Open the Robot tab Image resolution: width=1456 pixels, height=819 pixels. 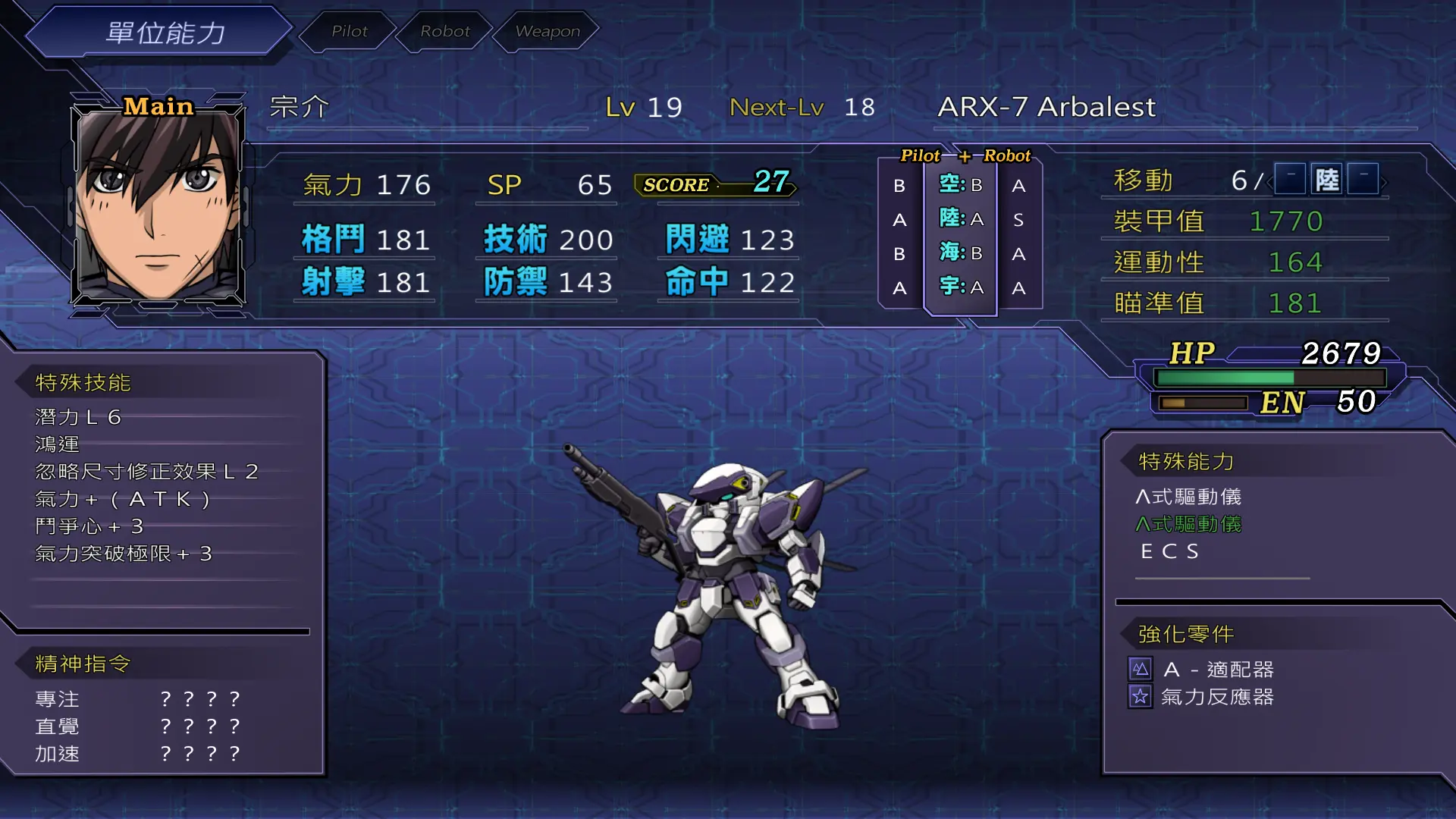(x=445, y=31)
